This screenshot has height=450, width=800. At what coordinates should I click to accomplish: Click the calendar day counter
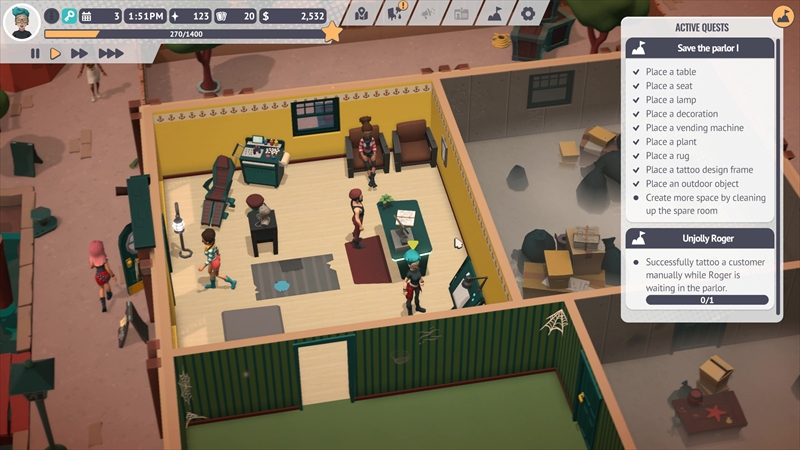(x=100, y=16)
